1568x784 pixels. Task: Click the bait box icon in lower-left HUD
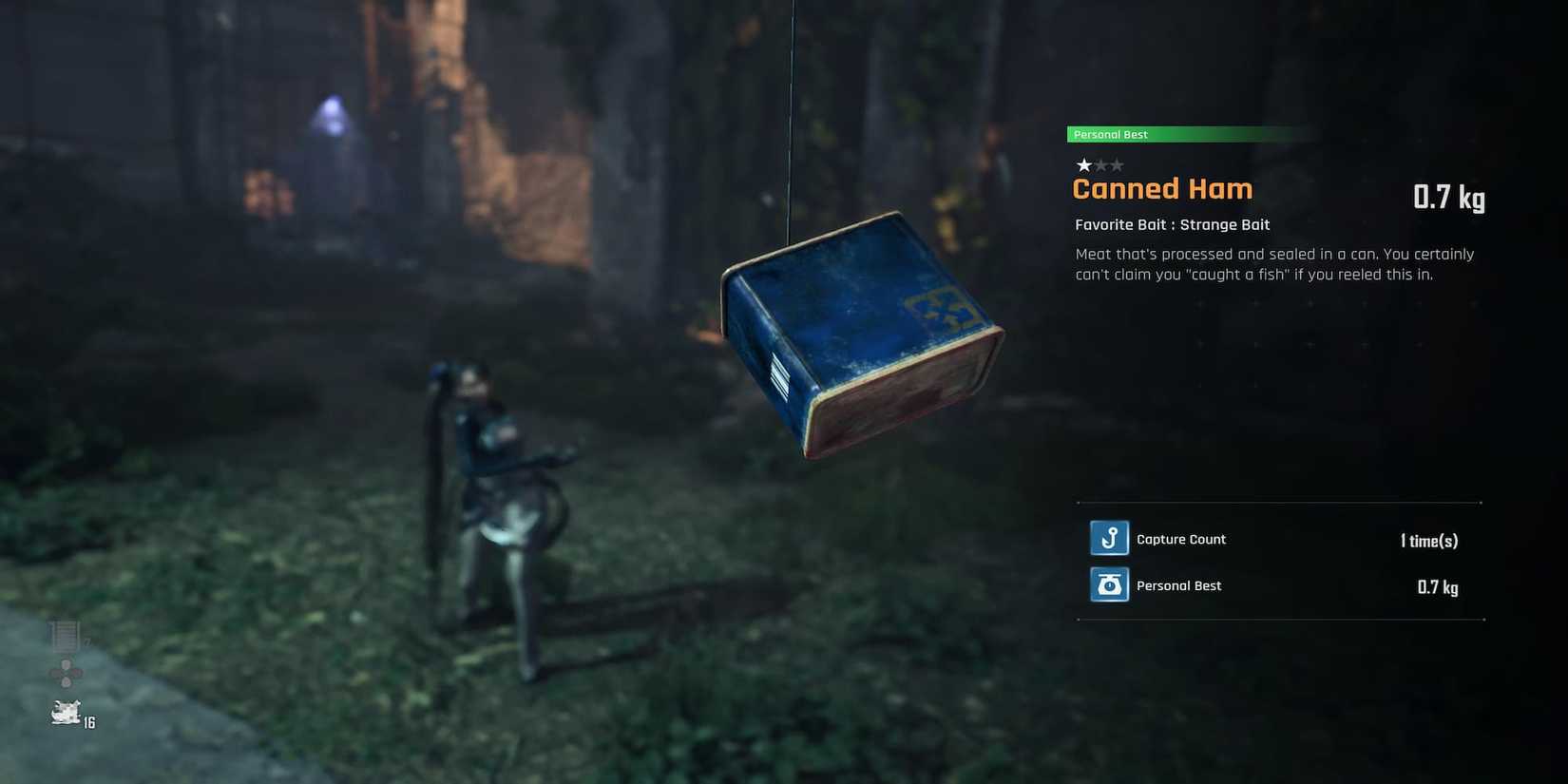coord(65,634)
